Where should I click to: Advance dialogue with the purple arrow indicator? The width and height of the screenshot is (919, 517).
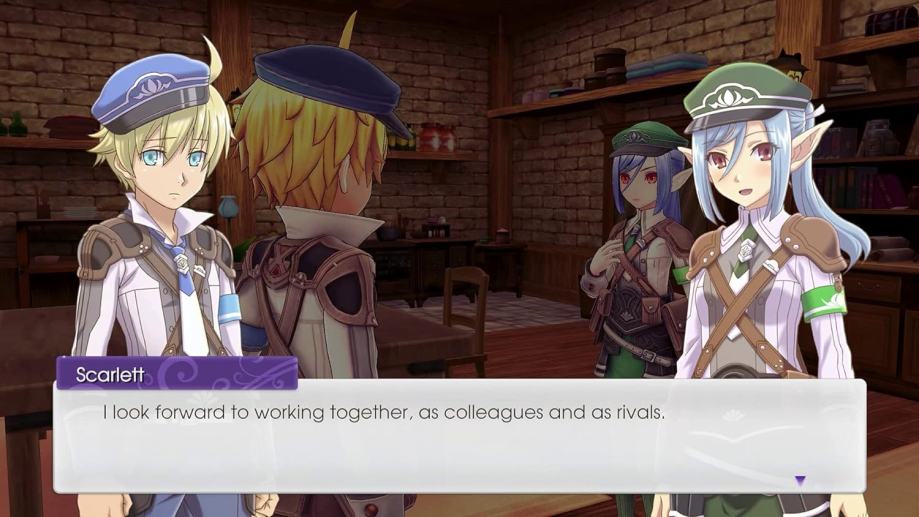tap(800, 481)
